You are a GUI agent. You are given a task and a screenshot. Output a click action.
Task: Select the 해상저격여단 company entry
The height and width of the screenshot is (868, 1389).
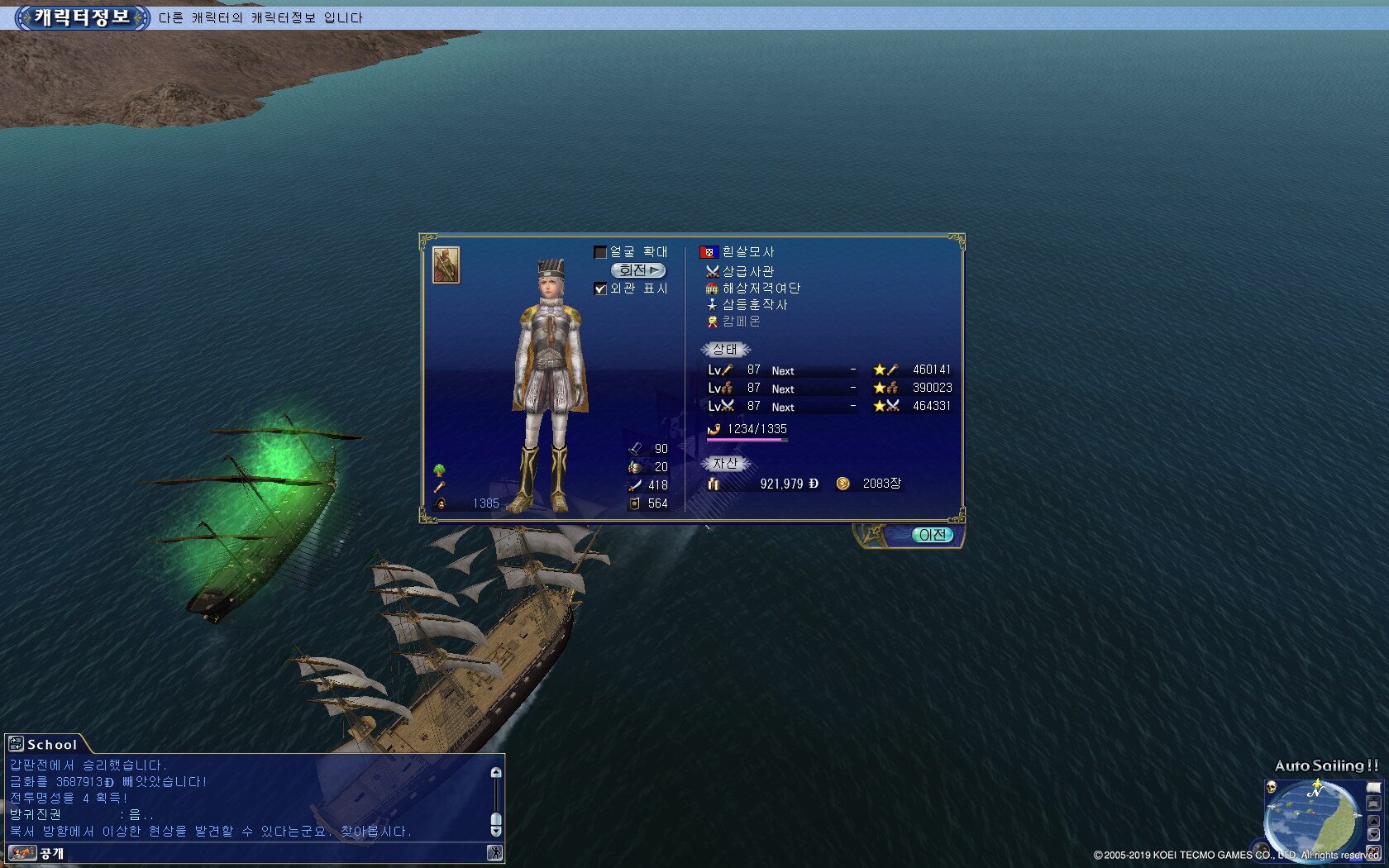761,288
